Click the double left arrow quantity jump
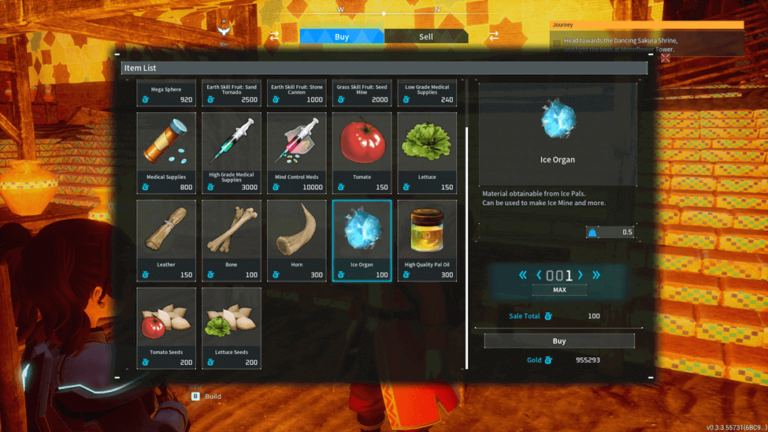Screen dimensions: 768x432 click(x=523, y=275)
